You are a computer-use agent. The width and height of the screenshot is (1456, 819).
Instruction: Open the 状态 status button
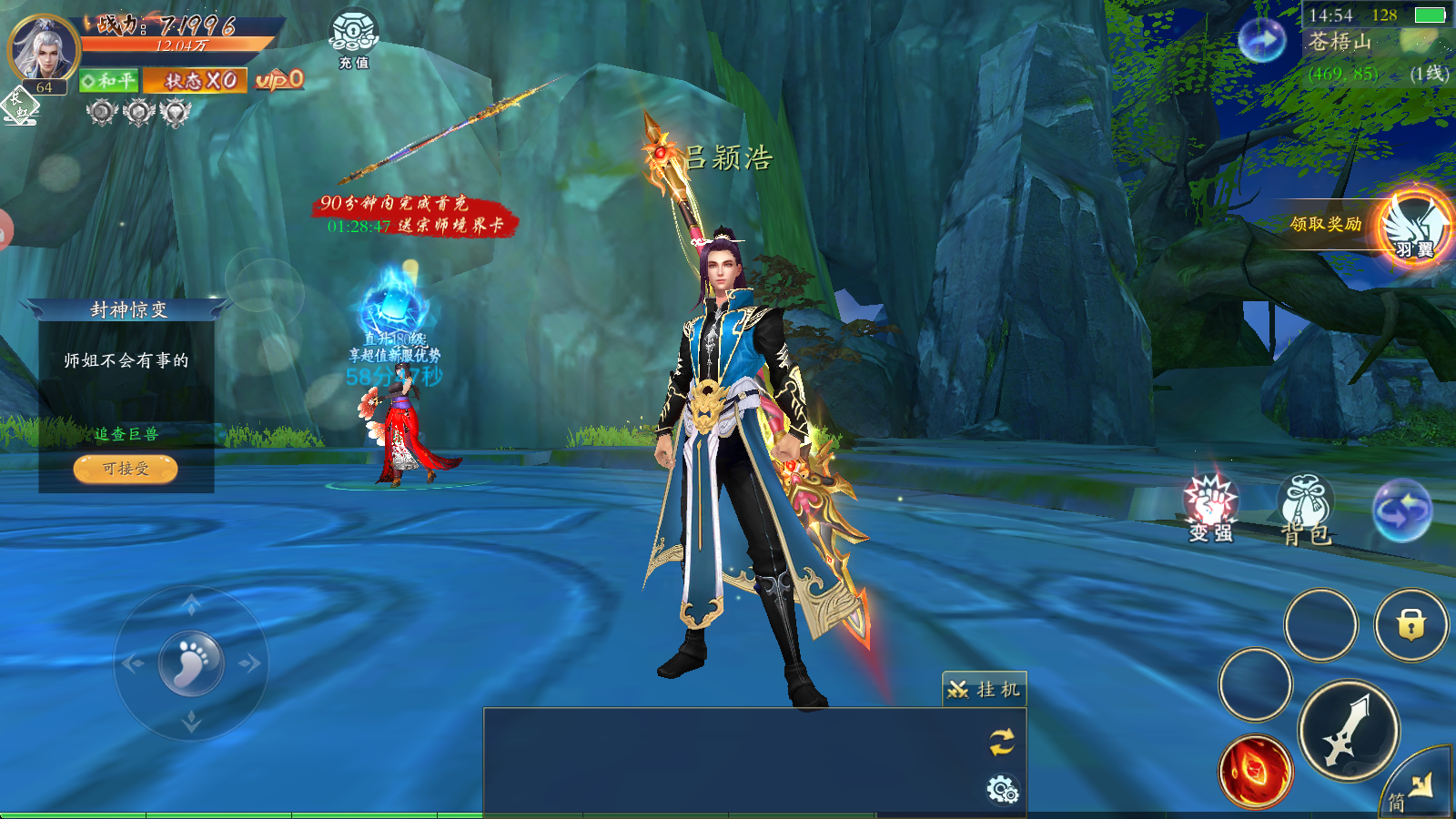tap(195, 81)
